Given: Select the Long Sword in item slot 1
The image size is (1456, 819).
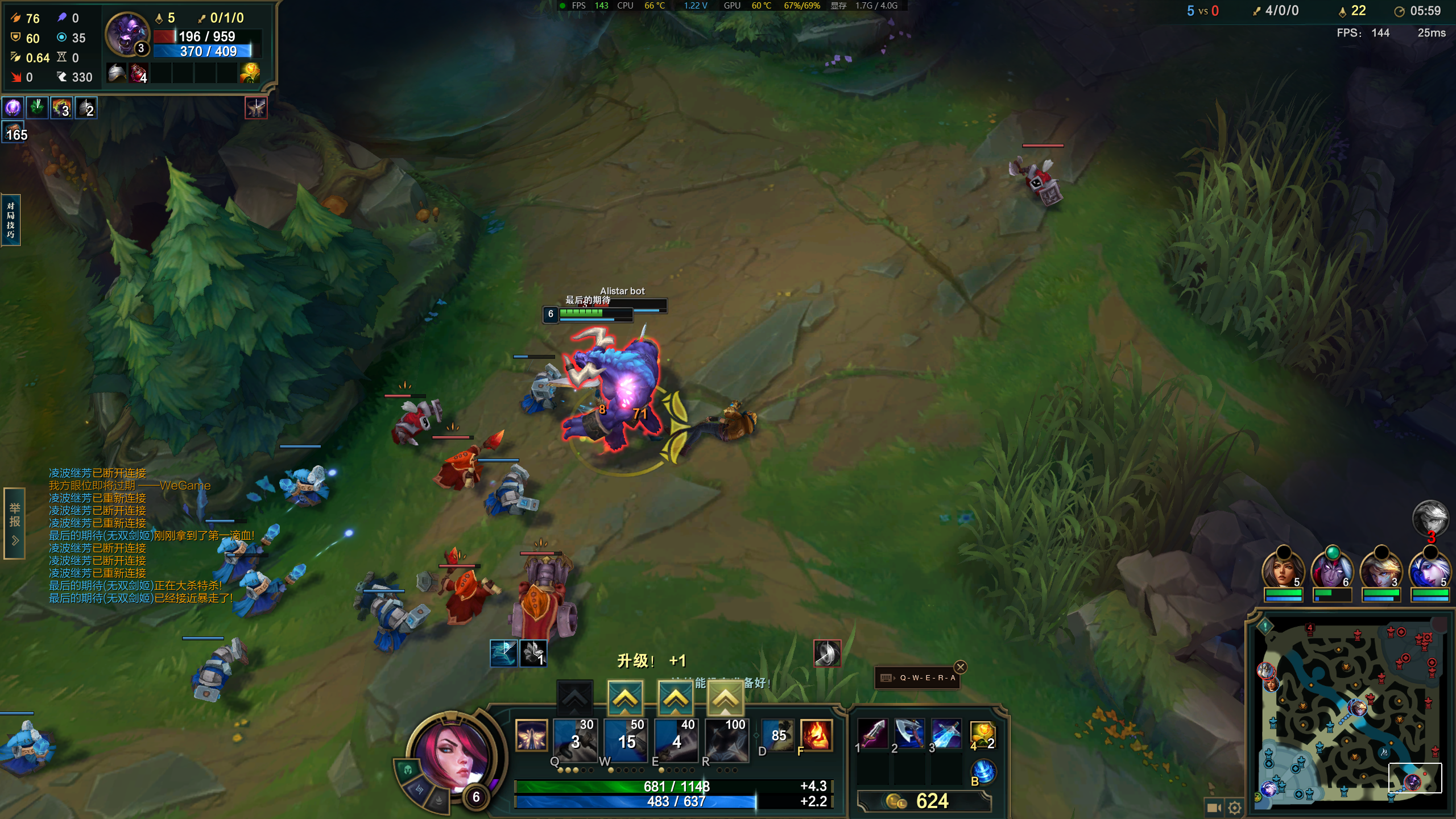Looking at the screenshot, I should point(872,734).
